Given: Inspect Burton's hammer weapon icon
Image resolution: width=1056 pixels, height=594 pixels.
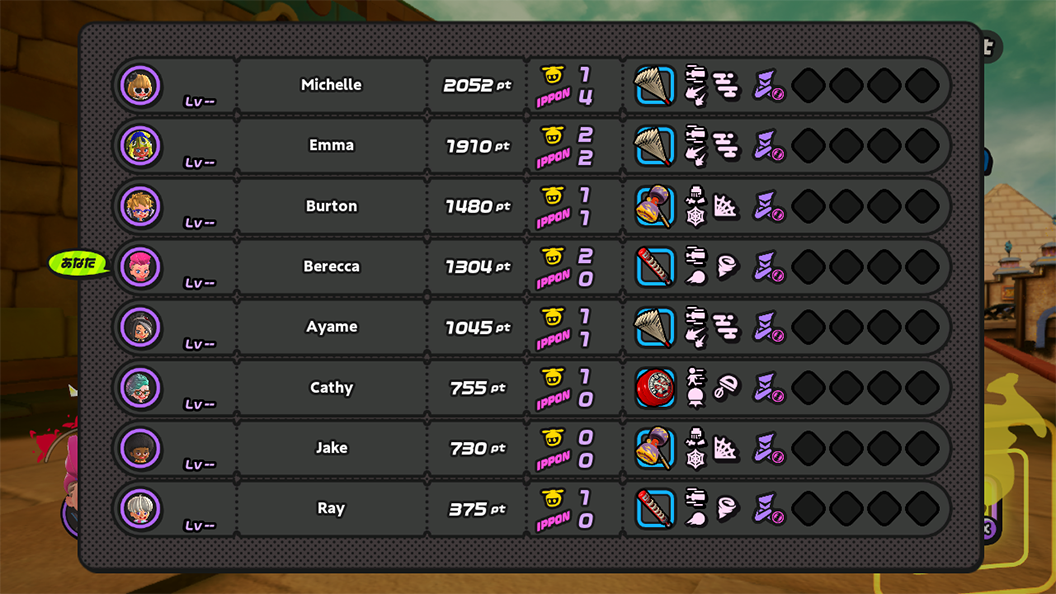Looking at the screenshot, I should point(655,207).
